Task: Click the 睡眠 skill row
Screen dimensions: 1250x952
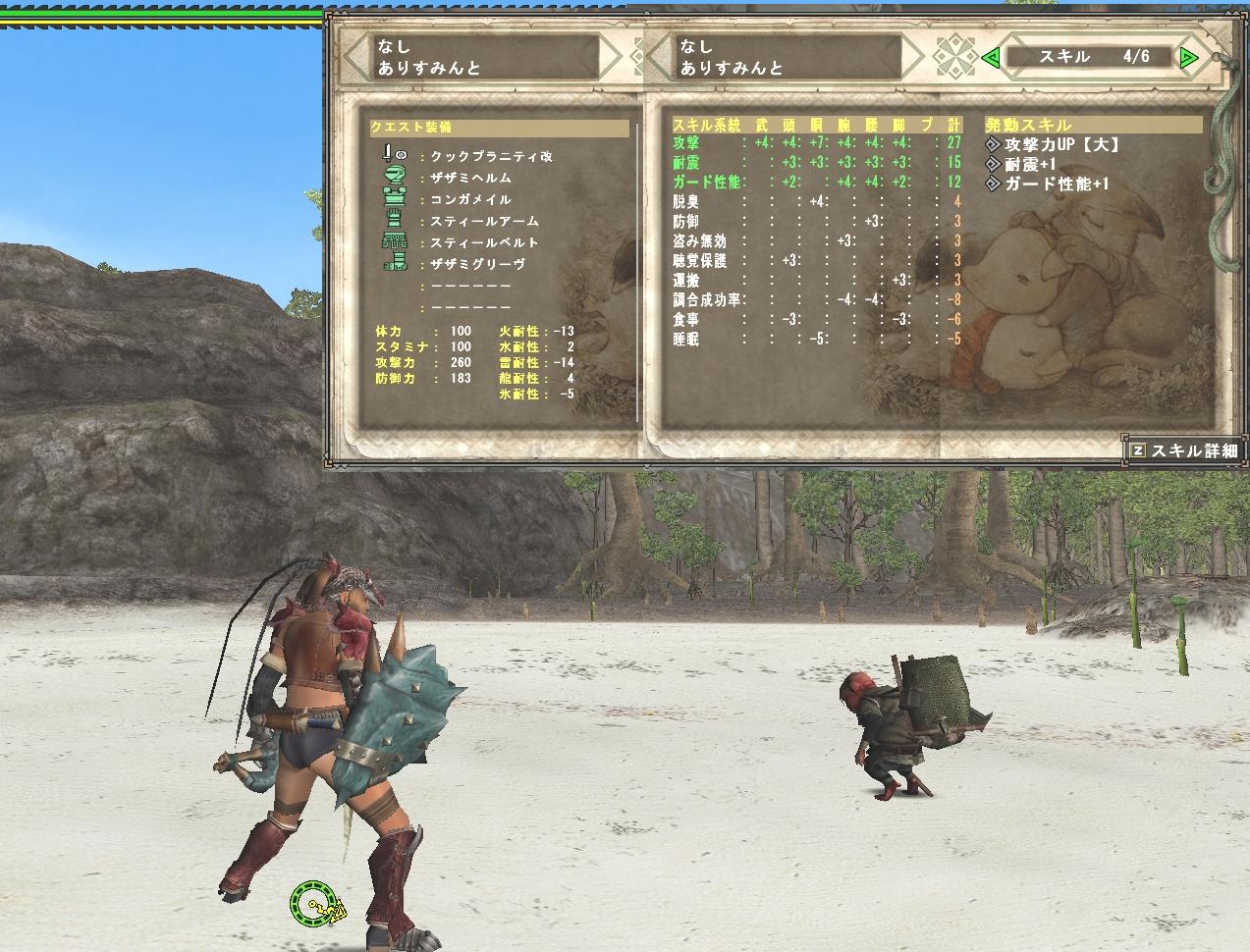Action: point(686,339)
